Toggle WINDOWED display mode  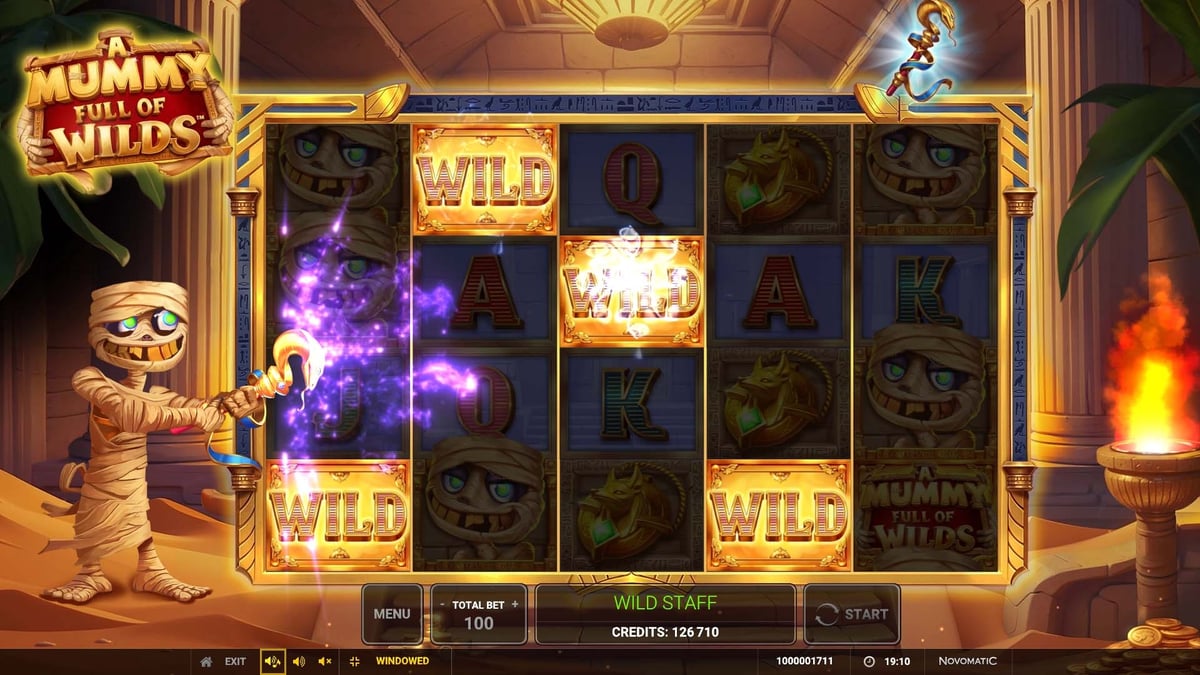pyautogui.click(x=401, y=661)
